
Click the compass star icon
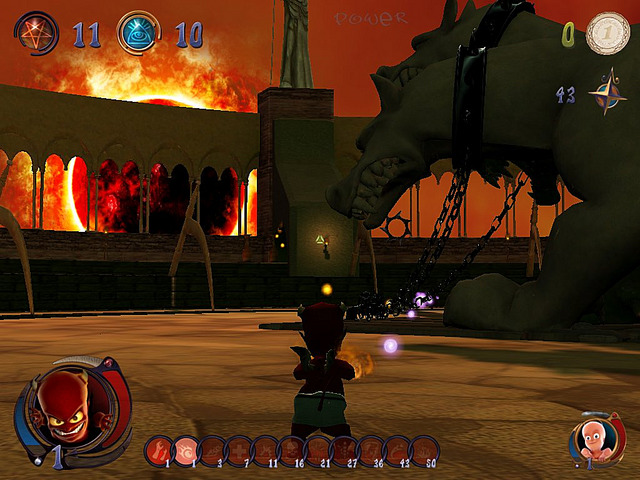(x=606, y=96)
